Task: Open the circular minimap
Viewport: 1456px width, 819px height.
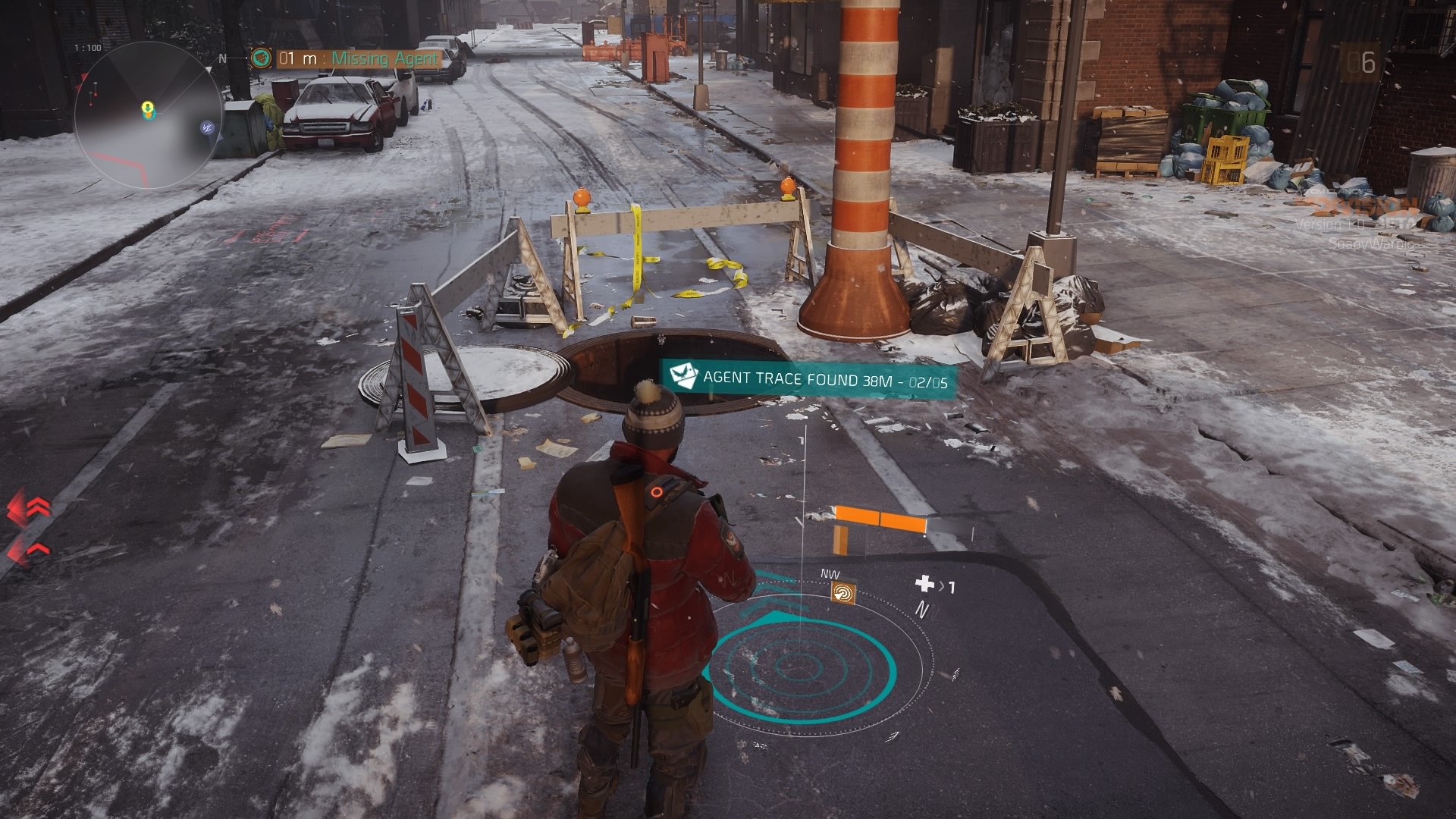Action: tap(148, 116)
